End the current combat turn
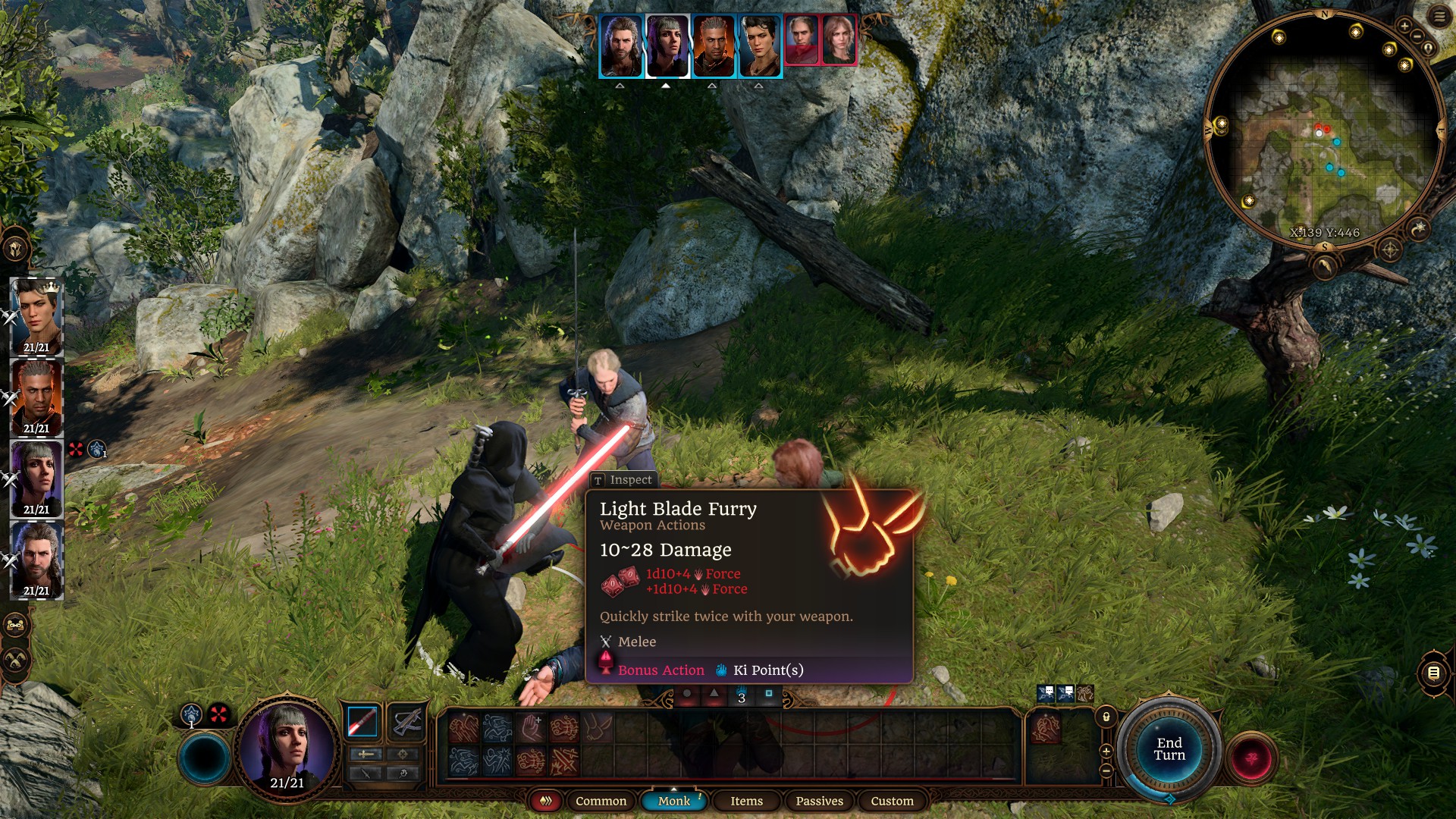Image resolution: width=1456 pixels, height=819 pixels. (1169, 749)
